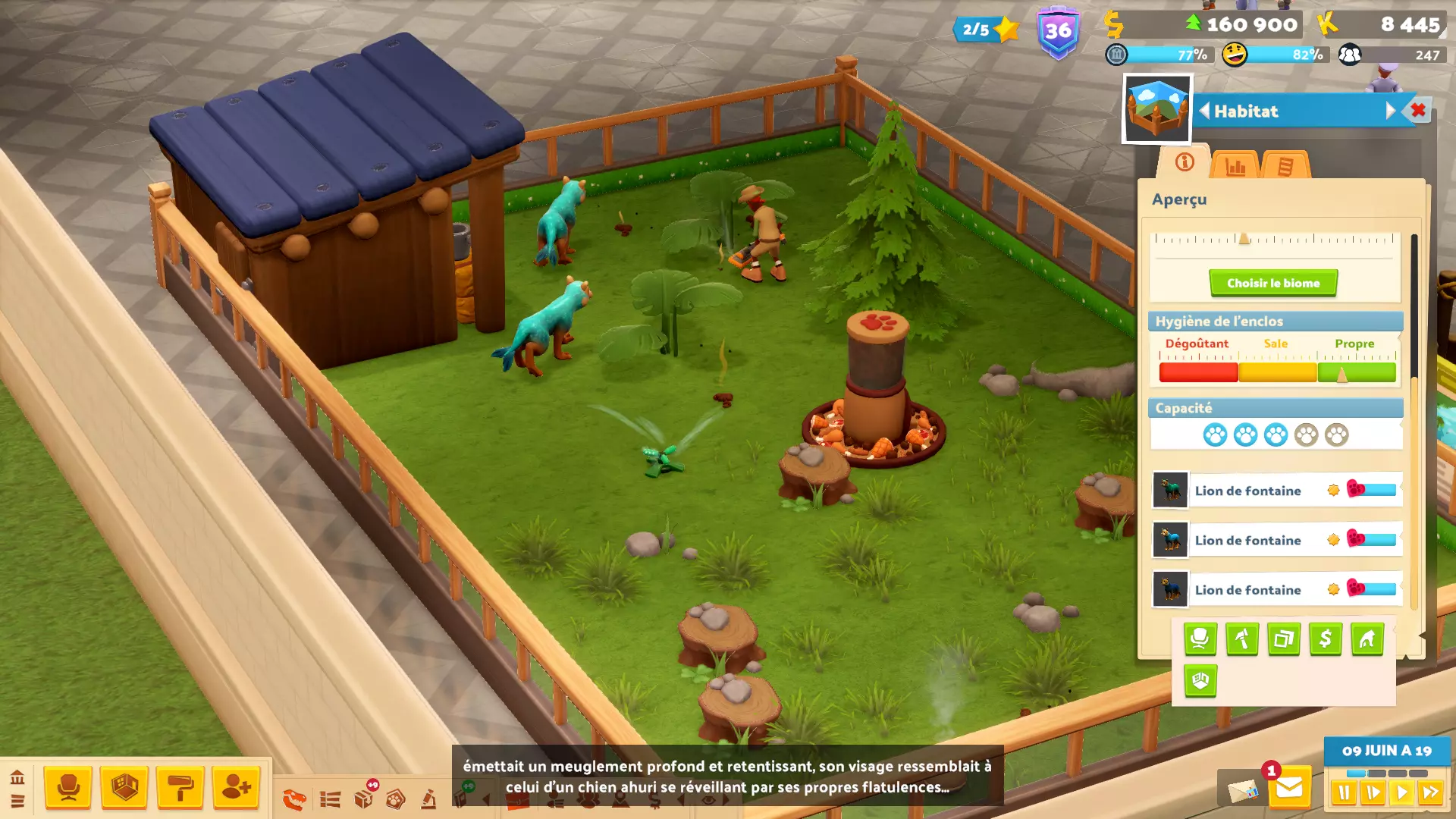
Task: Open the yellow room building button
Action: [124, 788]
